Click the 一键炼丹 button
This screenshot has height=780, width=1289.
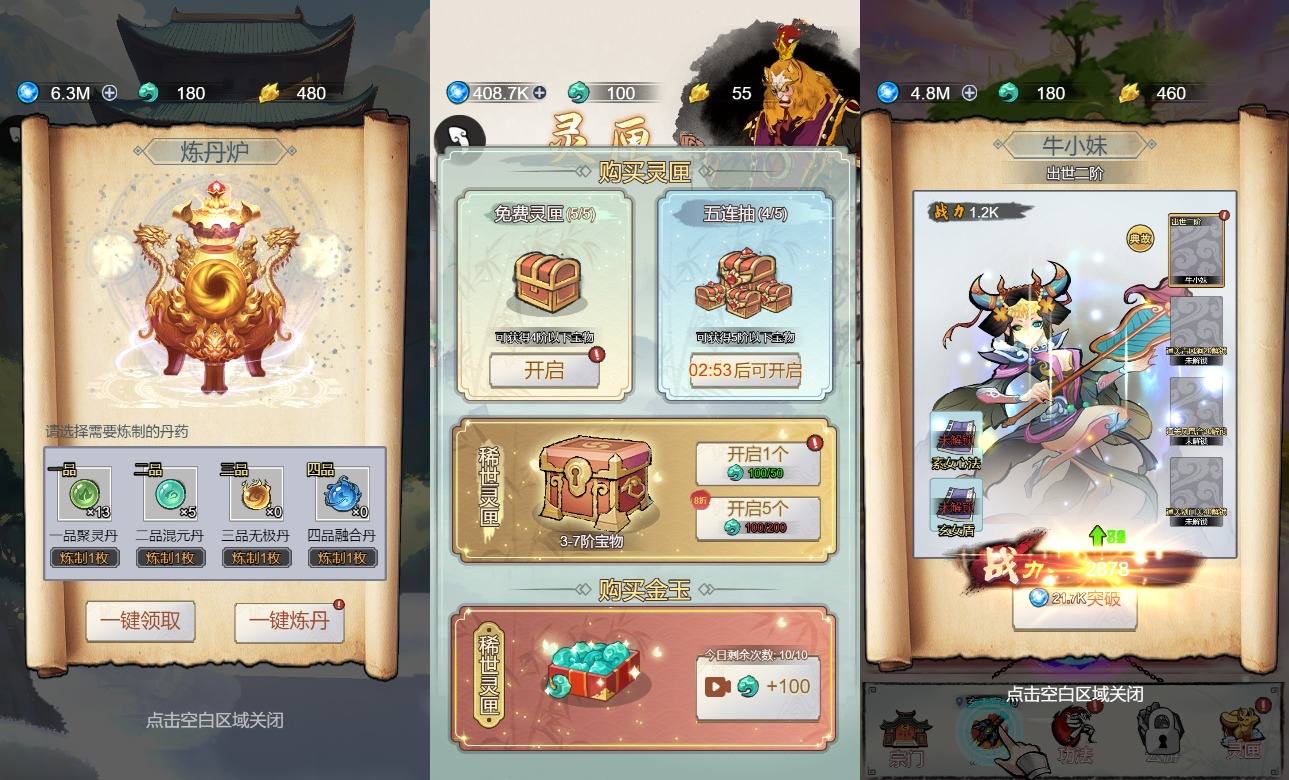(x=288, y=620)
